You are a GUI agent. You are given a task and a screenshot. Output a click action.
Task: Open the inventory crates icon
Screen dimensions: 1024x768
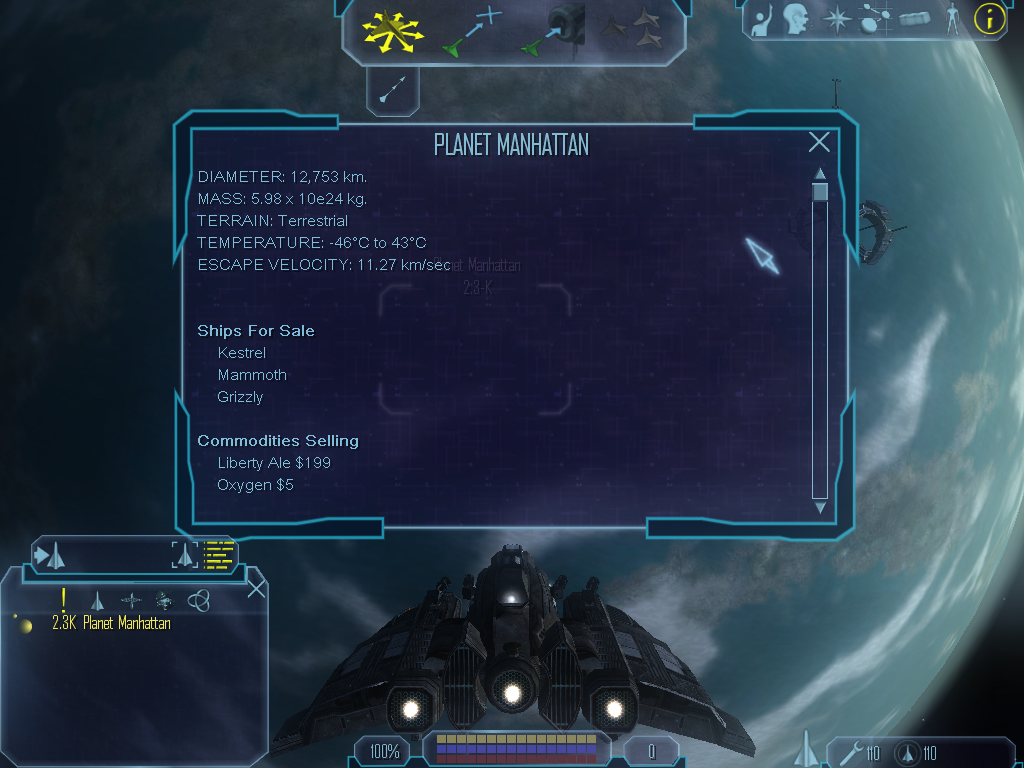tap(915, 19)
